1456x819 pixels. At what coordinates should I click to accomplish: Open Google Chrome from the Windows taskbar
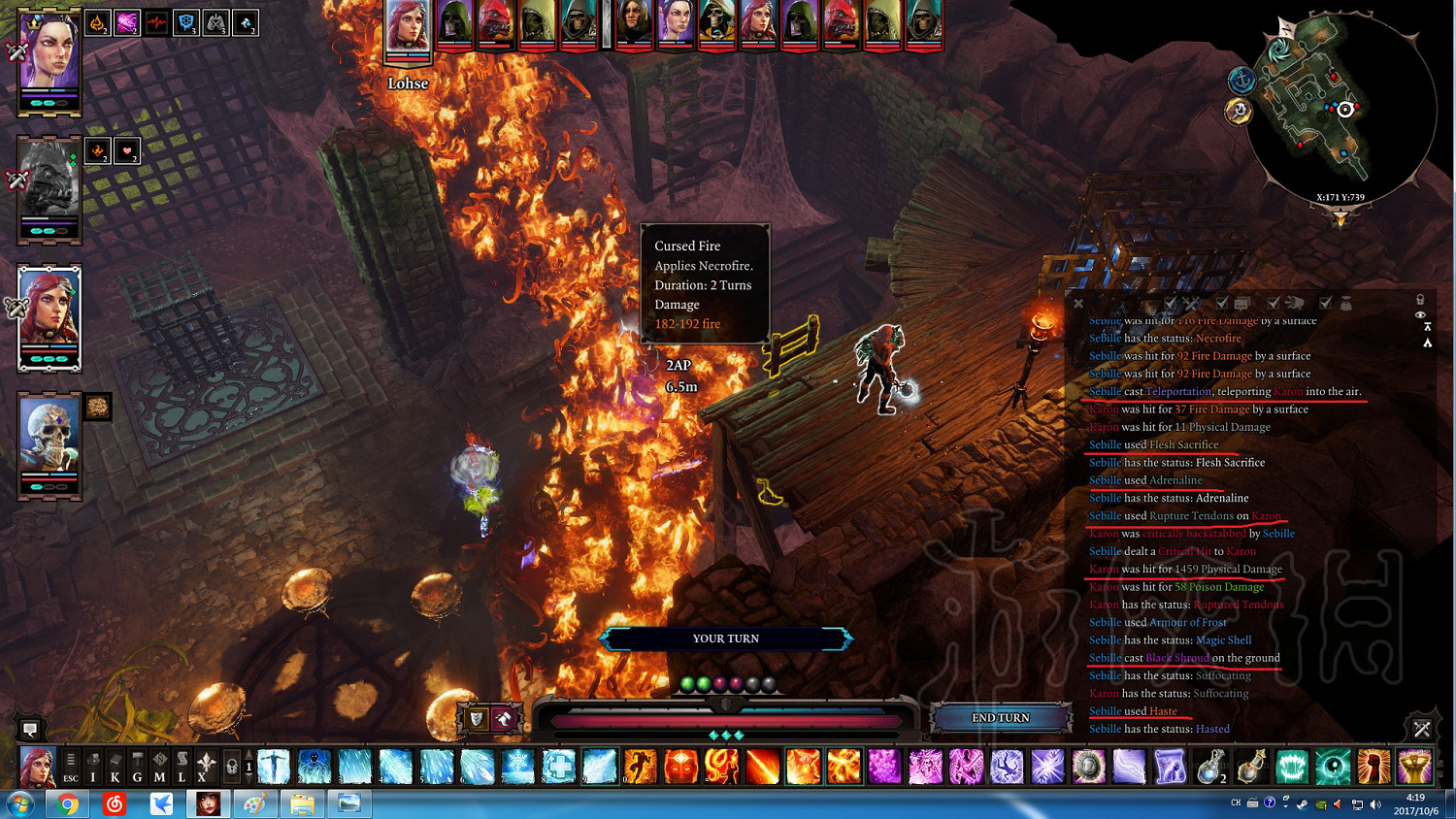click(x=68, y=803)
